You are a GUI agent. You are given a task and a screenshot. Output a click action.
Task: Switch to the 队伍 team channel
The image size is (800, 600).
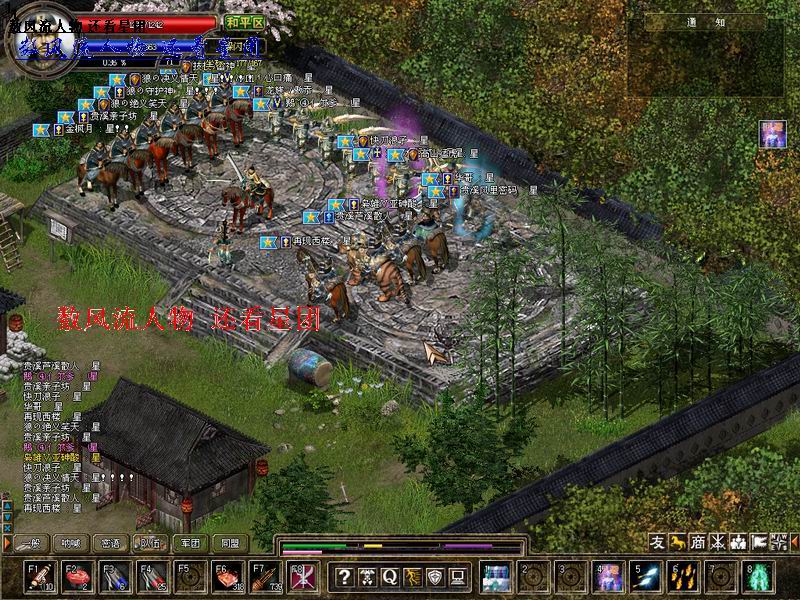150,543
